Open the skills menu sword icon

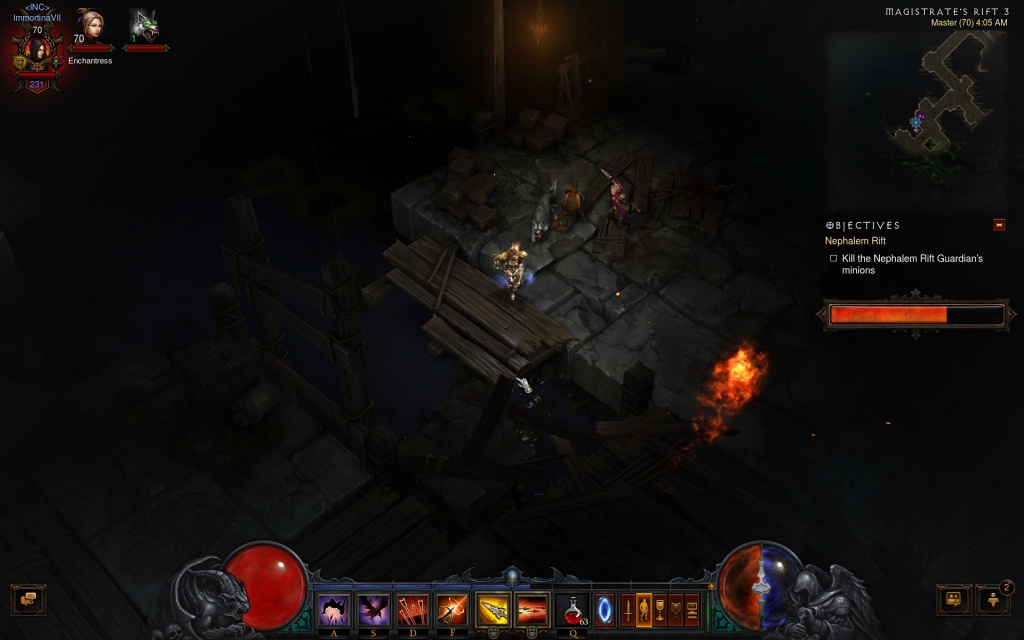628,608
